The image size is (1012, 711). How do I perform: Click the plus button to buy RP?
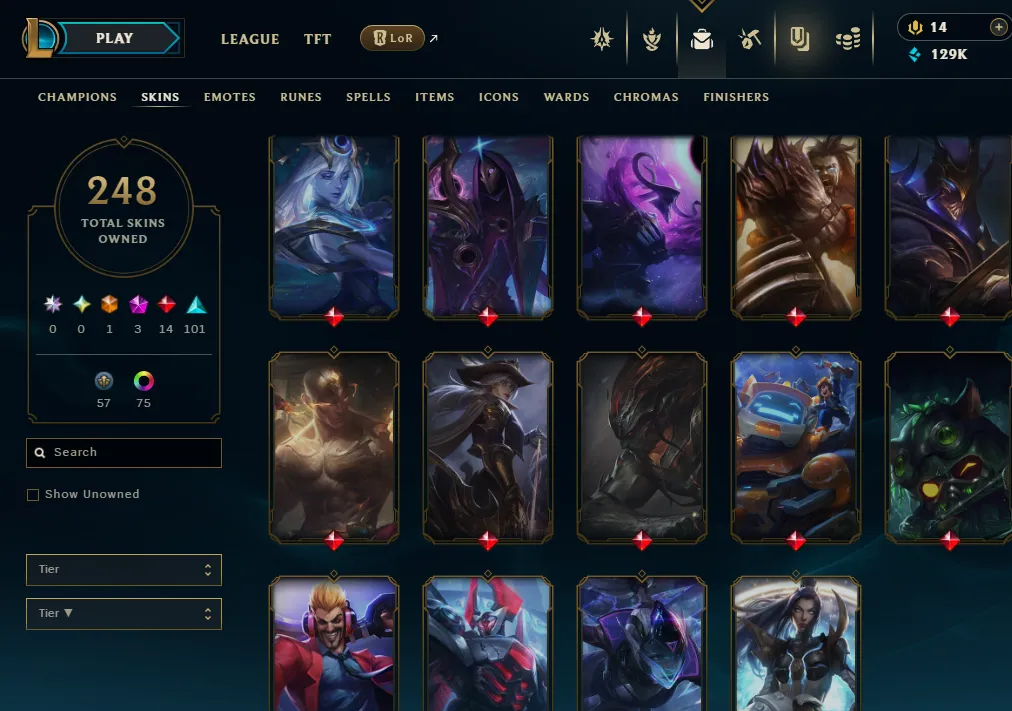point(998,27)
